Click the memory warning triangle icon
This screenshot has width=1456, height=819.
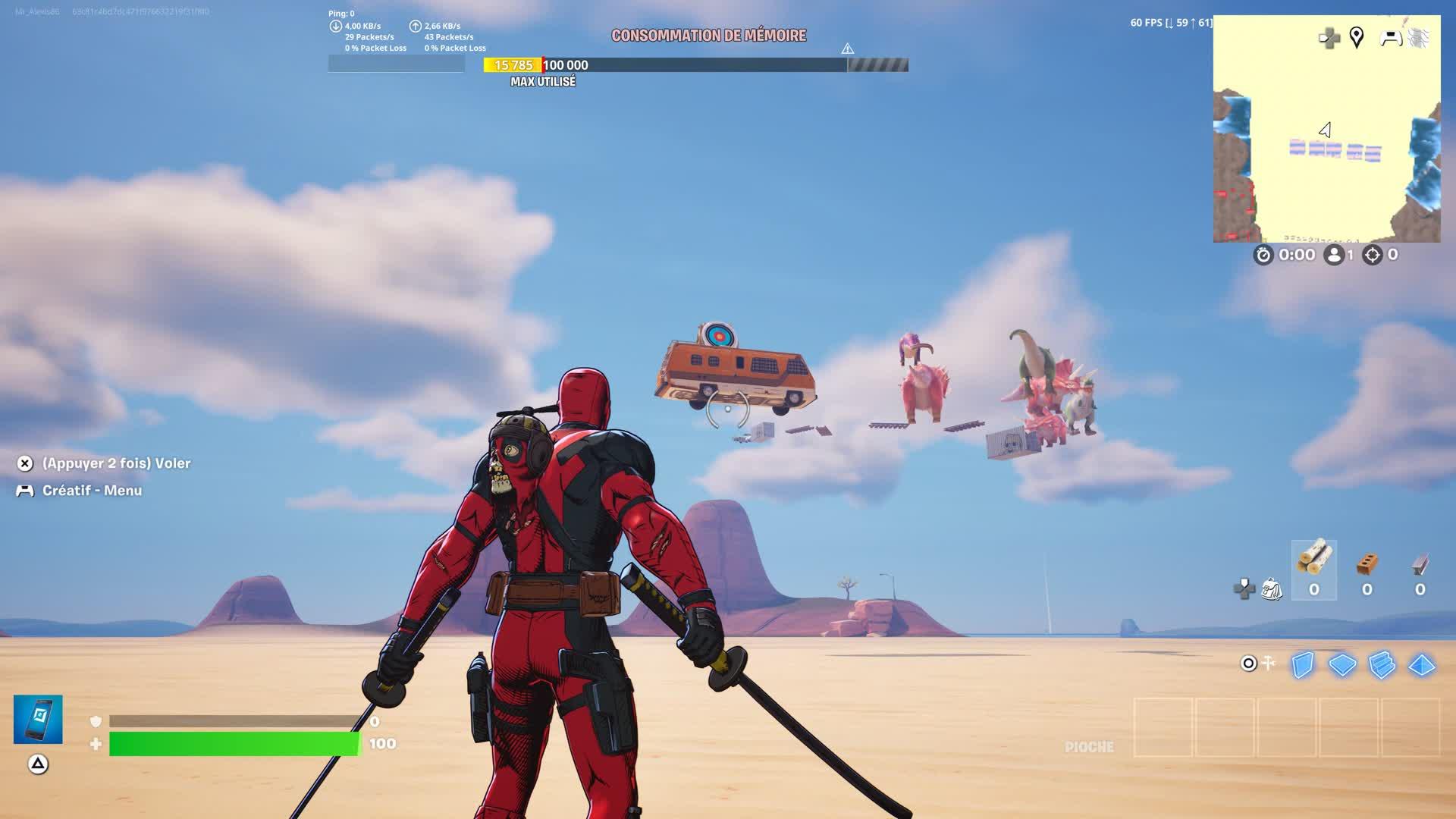click(848, 49)
